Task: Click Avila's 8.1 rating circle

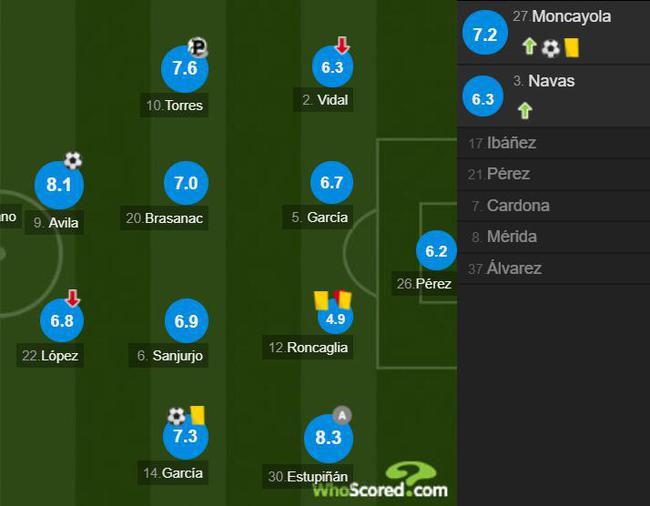Action: point(58,185)
